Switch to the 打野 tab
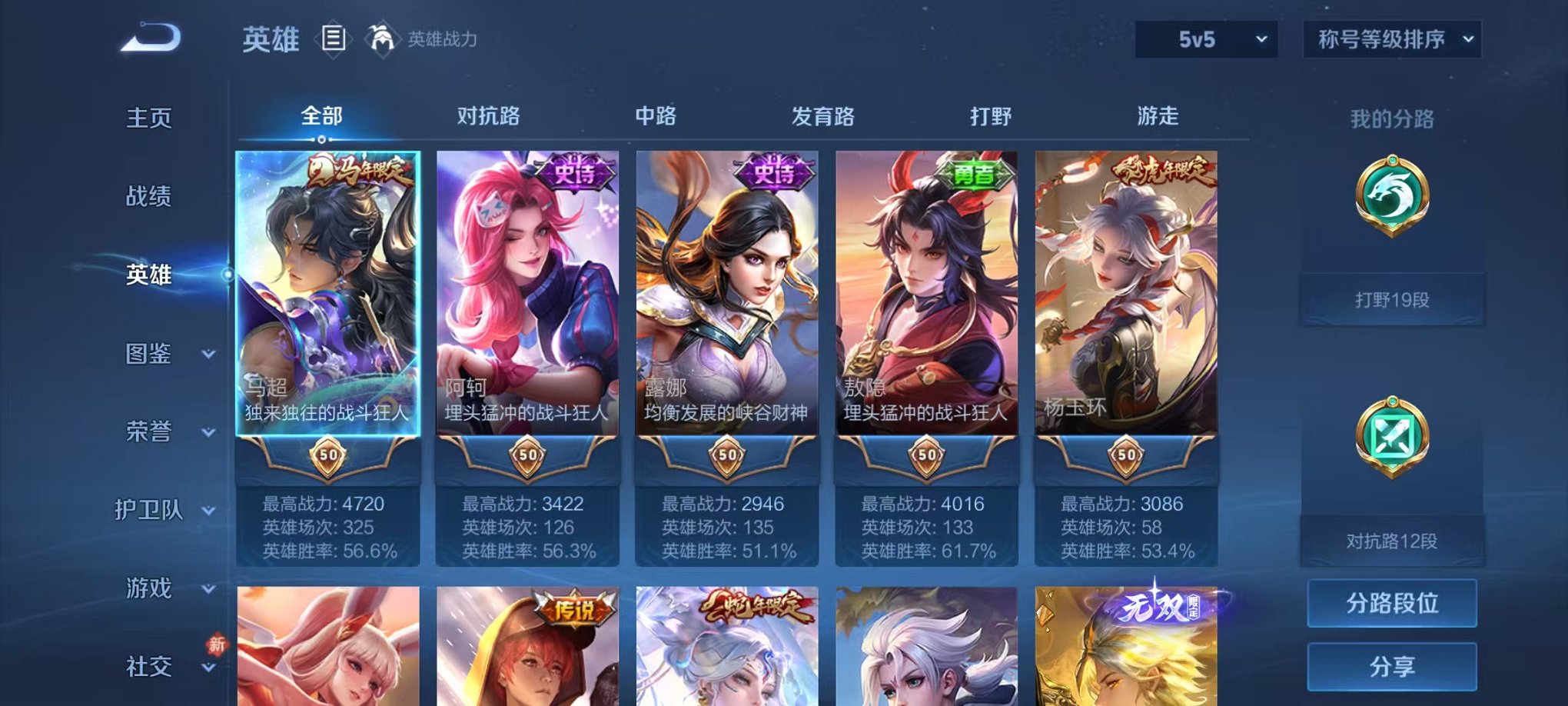Viewport: 1568px width, 706px height. [x=991, y=115]
